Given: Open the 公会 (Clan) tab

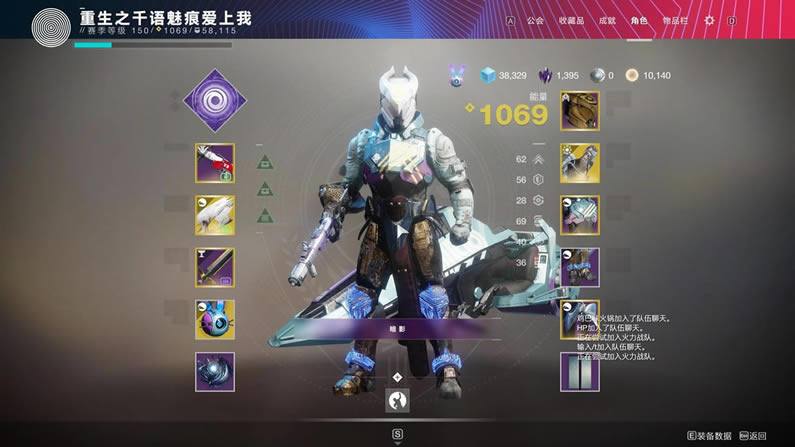Looking at the screenshot, I should point(535,20).
